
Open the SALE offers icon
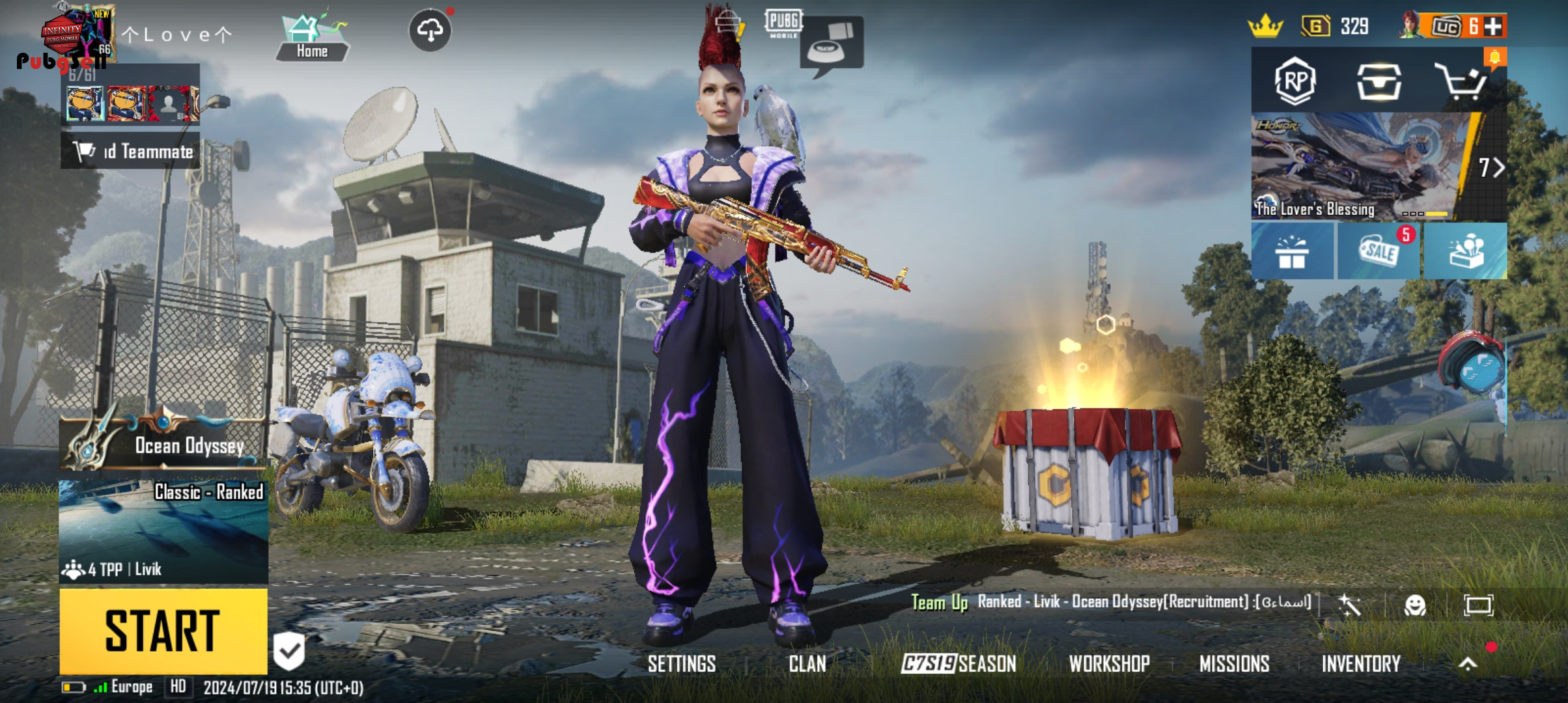[x=1379, y=251]
